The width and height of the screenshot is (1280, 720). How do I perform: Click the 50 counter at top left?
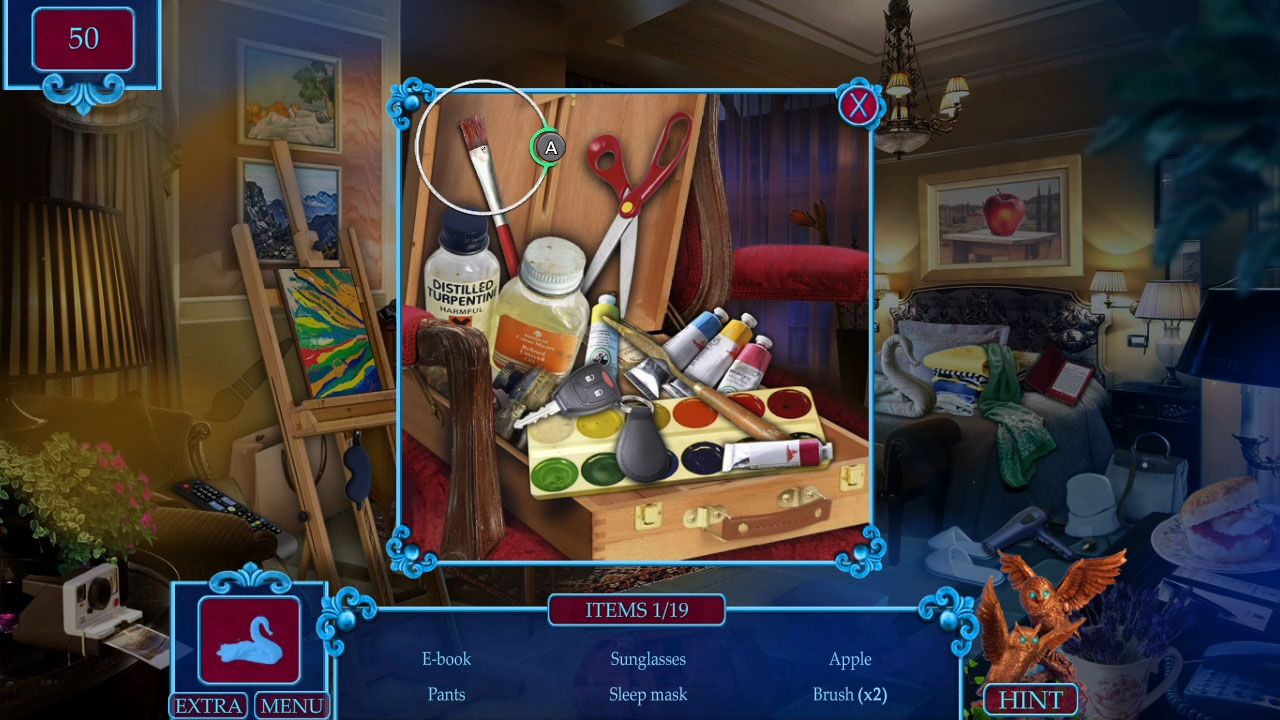tap(84, 40)
